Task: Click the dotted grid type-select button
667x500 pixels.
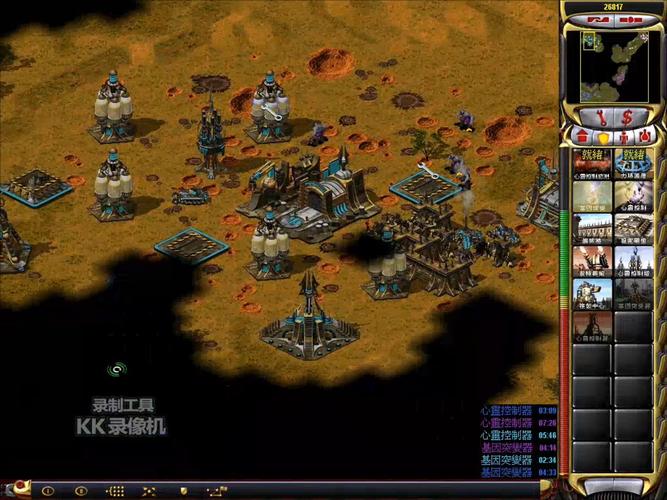Action: [x=116, y=491]
